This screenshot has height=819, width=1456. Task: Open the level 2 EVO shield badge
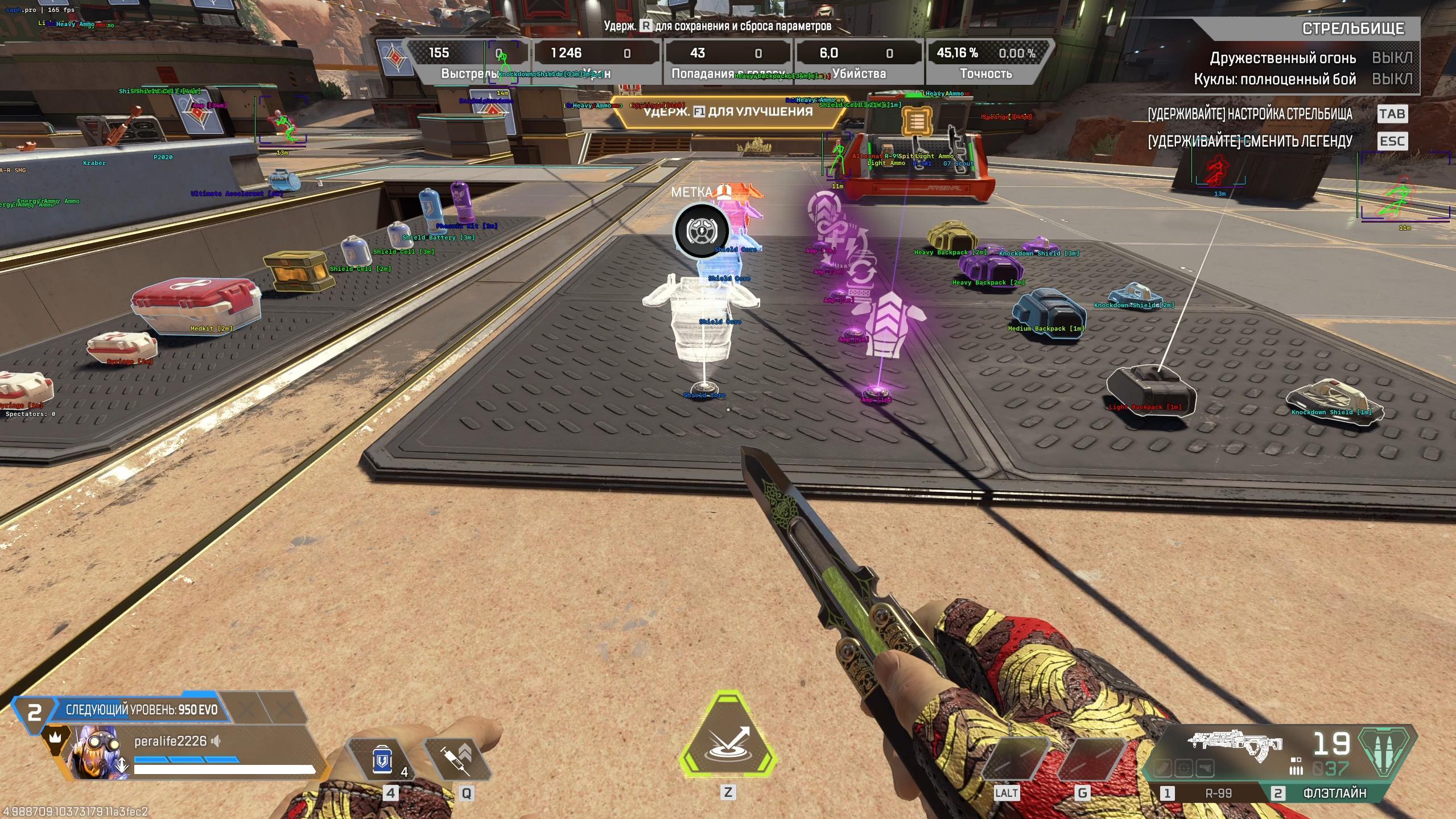(34, 711)
